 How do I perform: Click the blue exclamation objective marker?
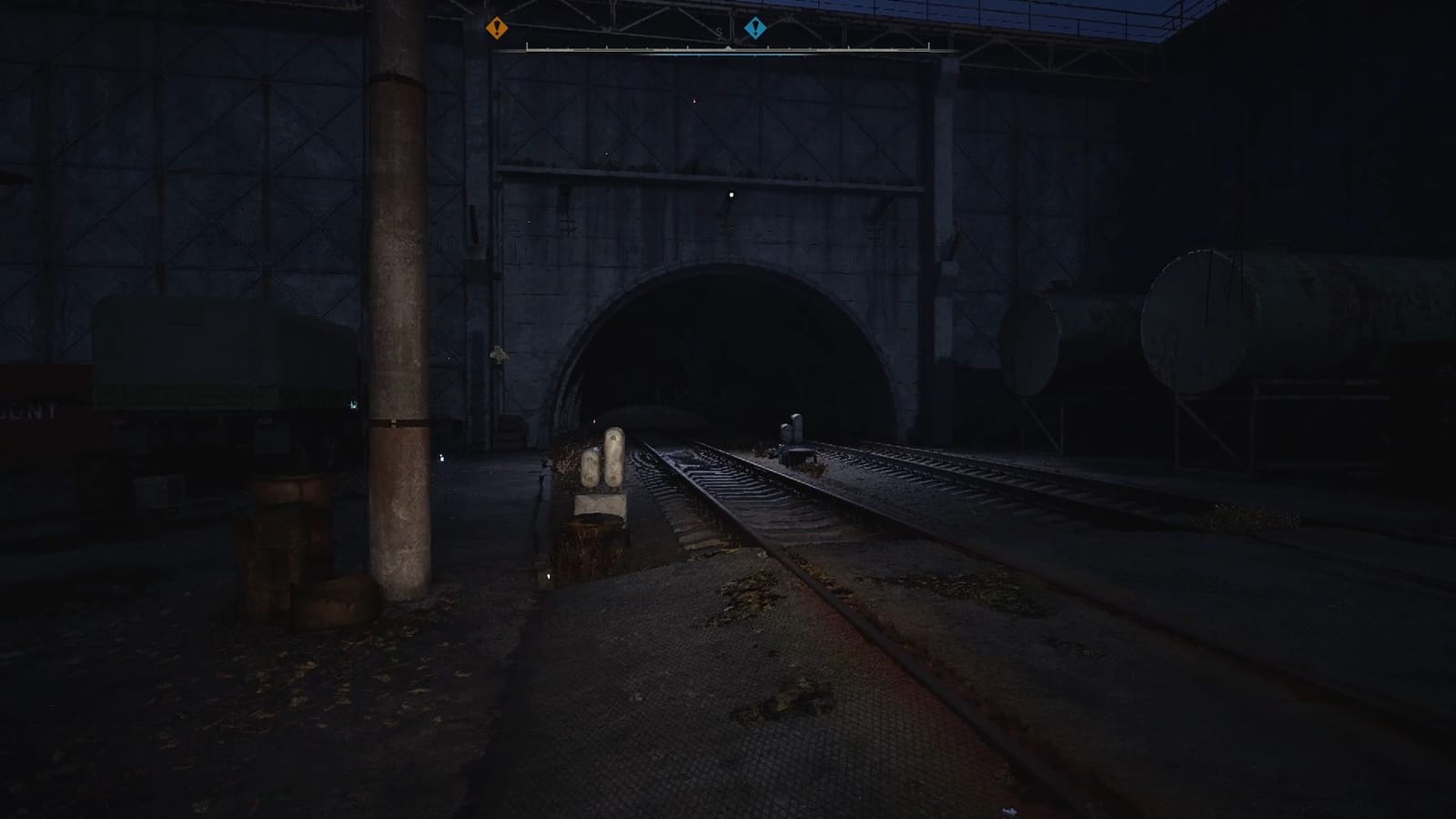pyautogui.click(x=755, y=27)
